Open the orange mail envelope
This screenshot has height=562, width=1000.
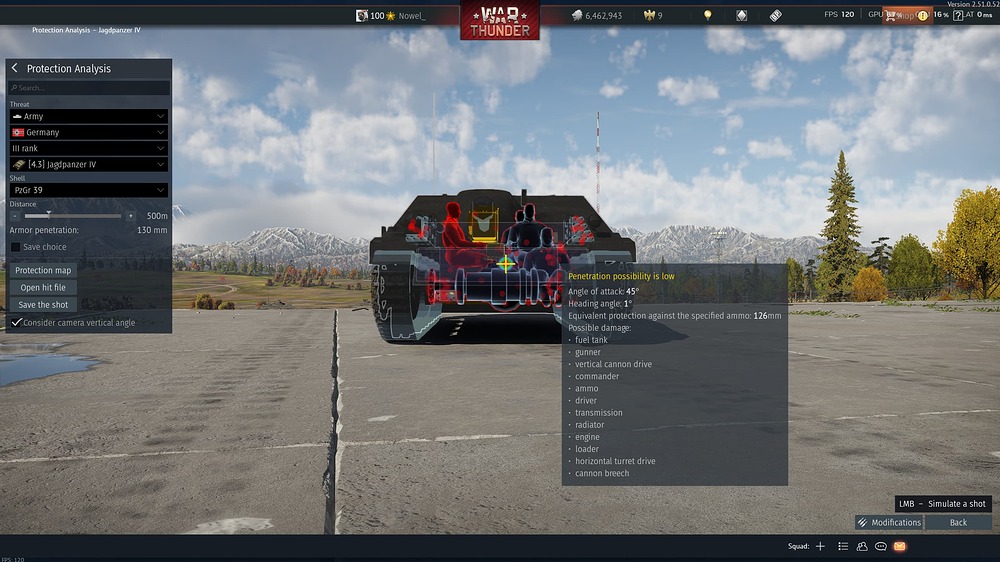point(899,547)
